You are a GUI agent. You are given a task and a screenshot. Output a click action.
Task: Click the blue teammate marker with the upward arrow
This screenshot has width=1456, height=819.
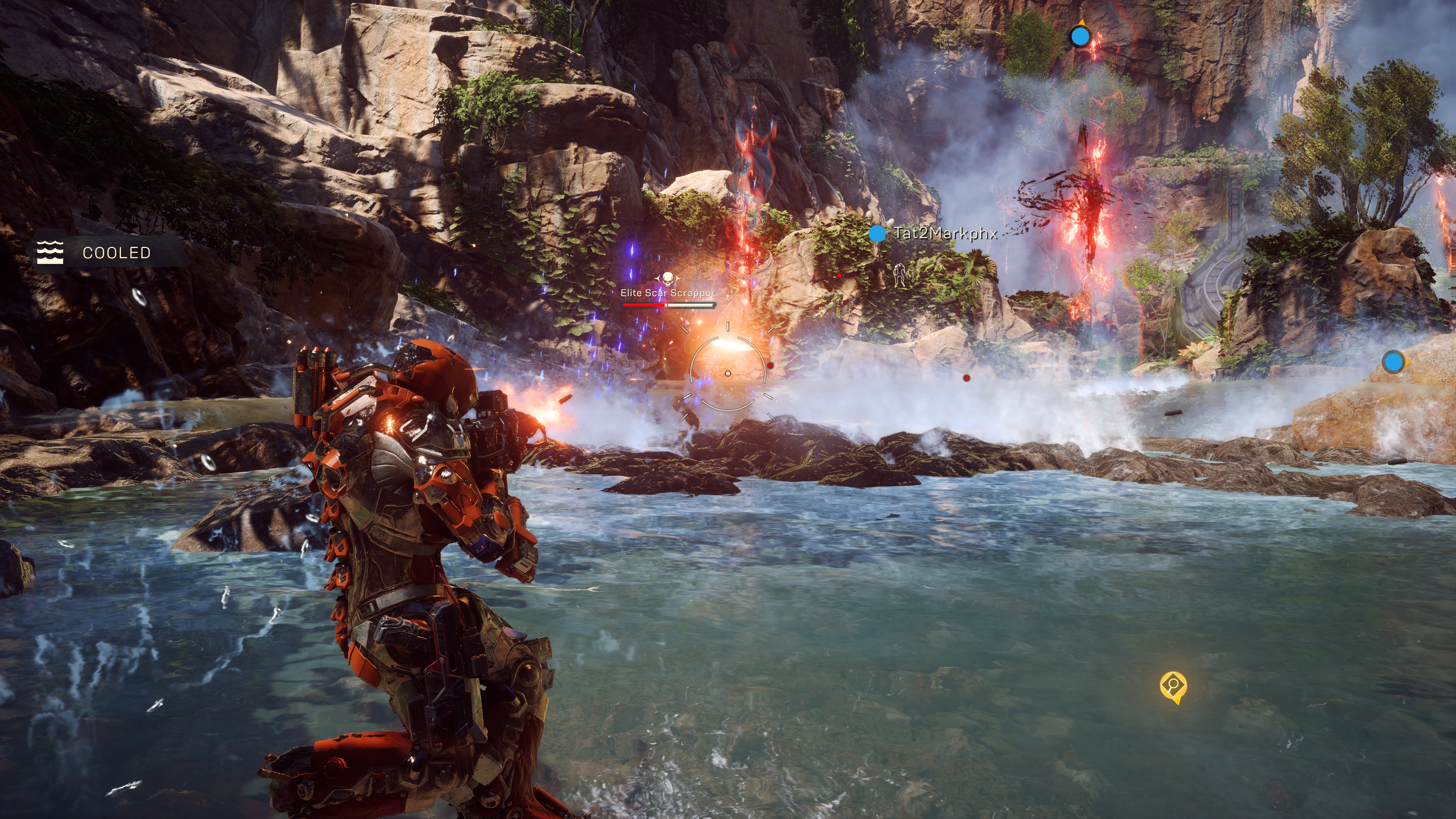tap(1080, 37)
